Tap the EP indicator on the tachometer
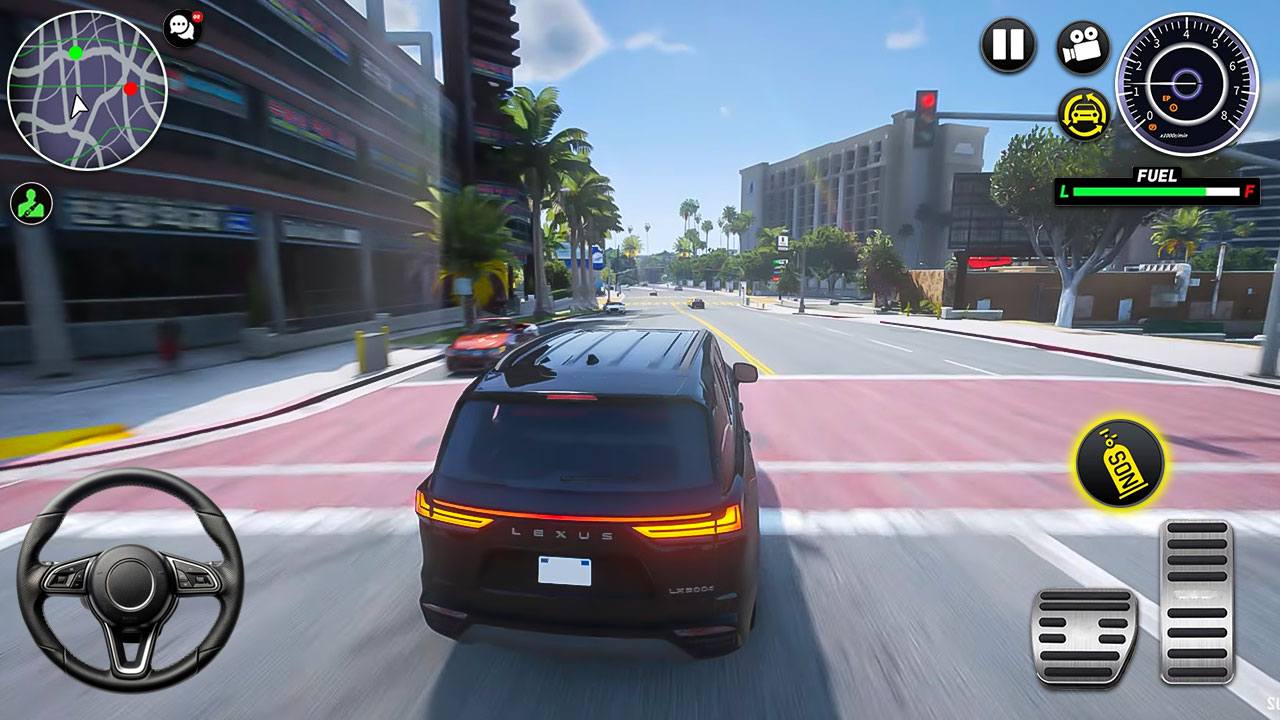This screenshot has height=720, width=1280. 1166,99
